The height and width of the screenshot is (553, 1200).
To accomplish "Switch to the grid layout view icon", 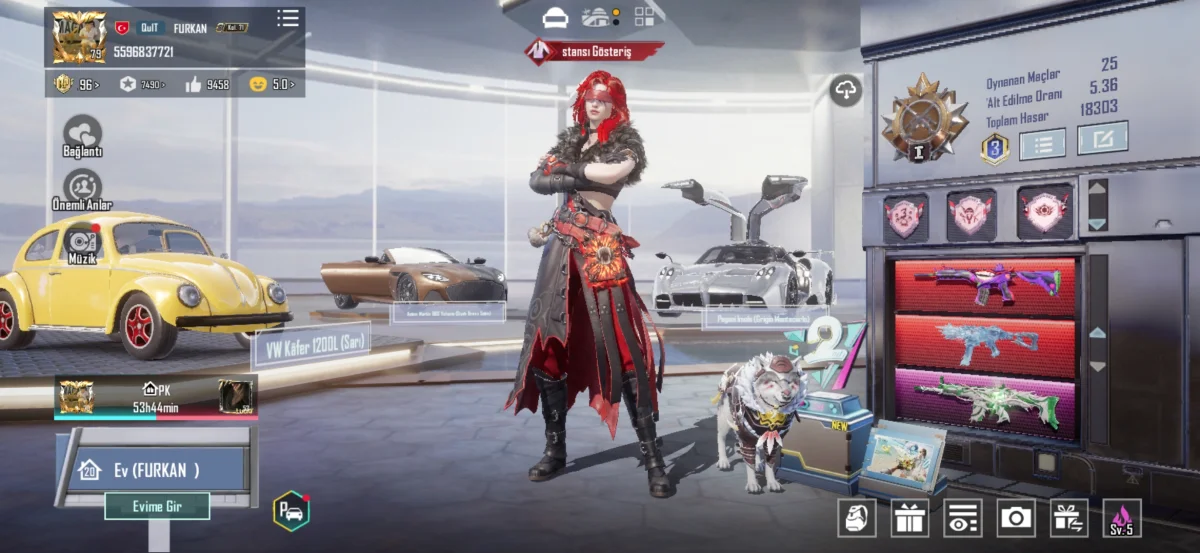I will pyautogui.click(x=644, y=17).
